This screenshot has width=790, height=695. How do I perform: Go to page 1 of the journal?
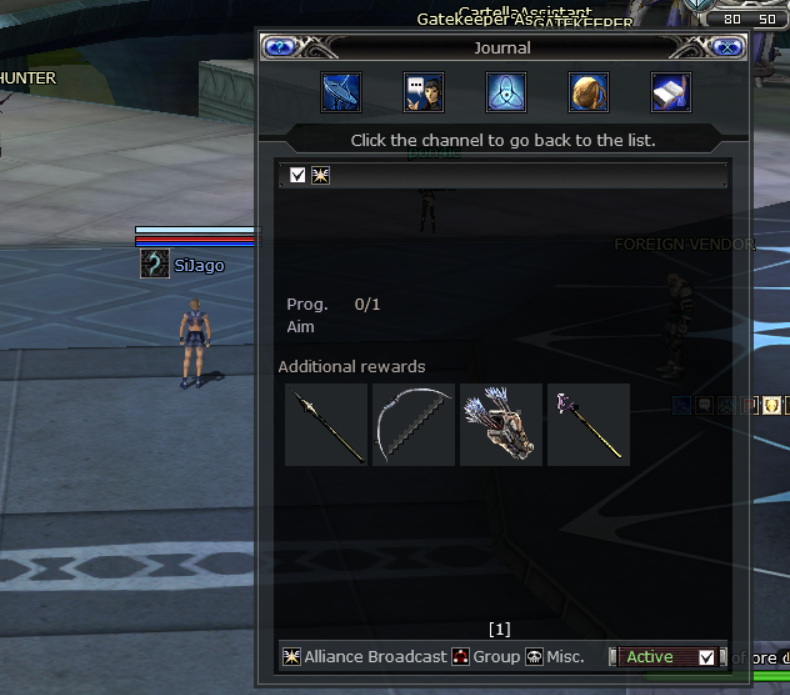[x=499, y=629]
